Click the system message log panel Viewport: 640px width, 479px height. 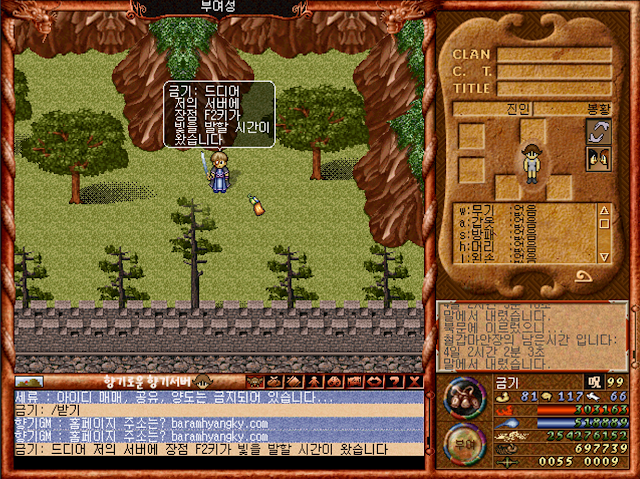point(531,338)
